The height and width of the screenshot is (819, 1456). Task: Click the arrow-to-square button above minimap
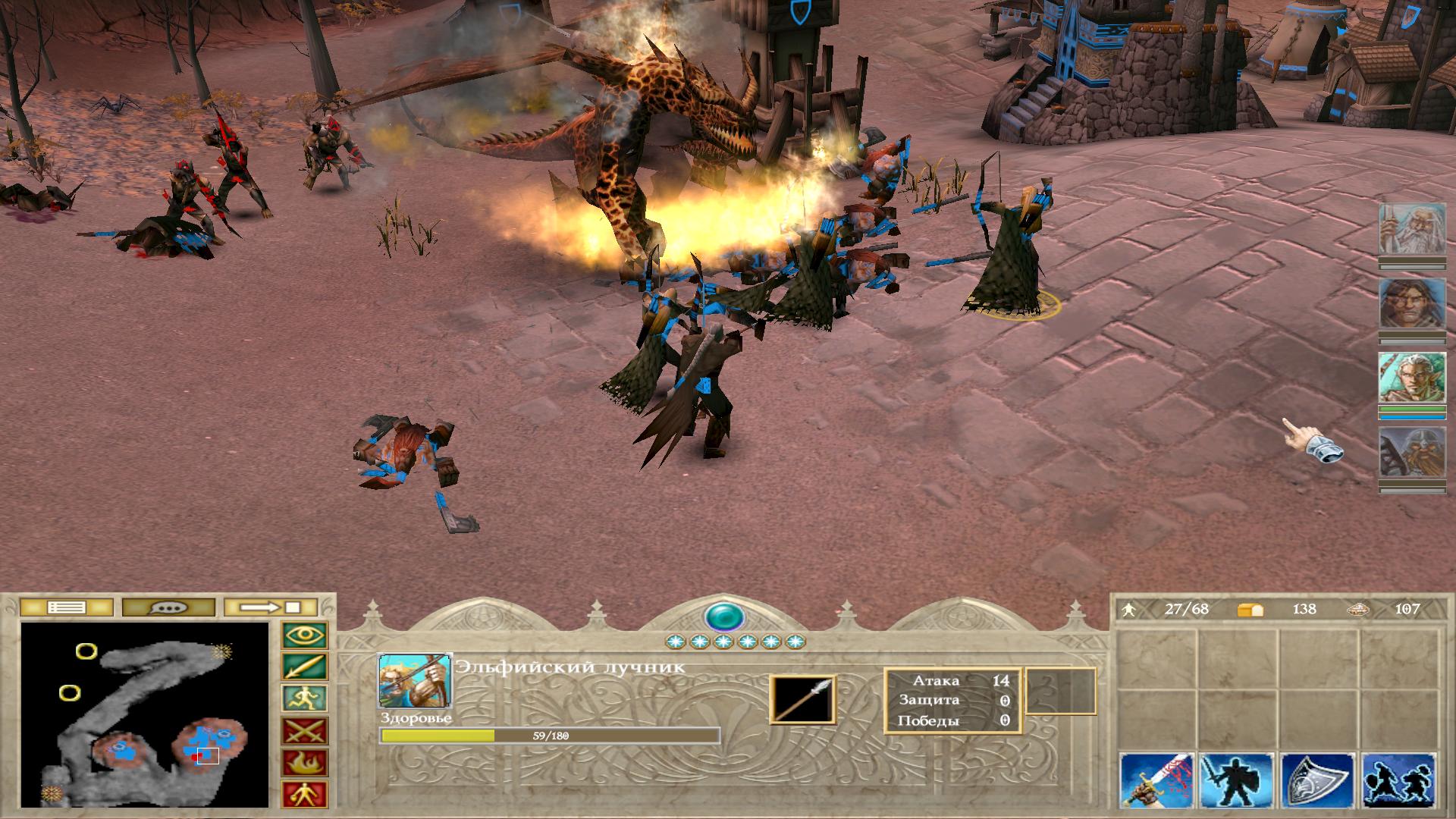(271, 607)
